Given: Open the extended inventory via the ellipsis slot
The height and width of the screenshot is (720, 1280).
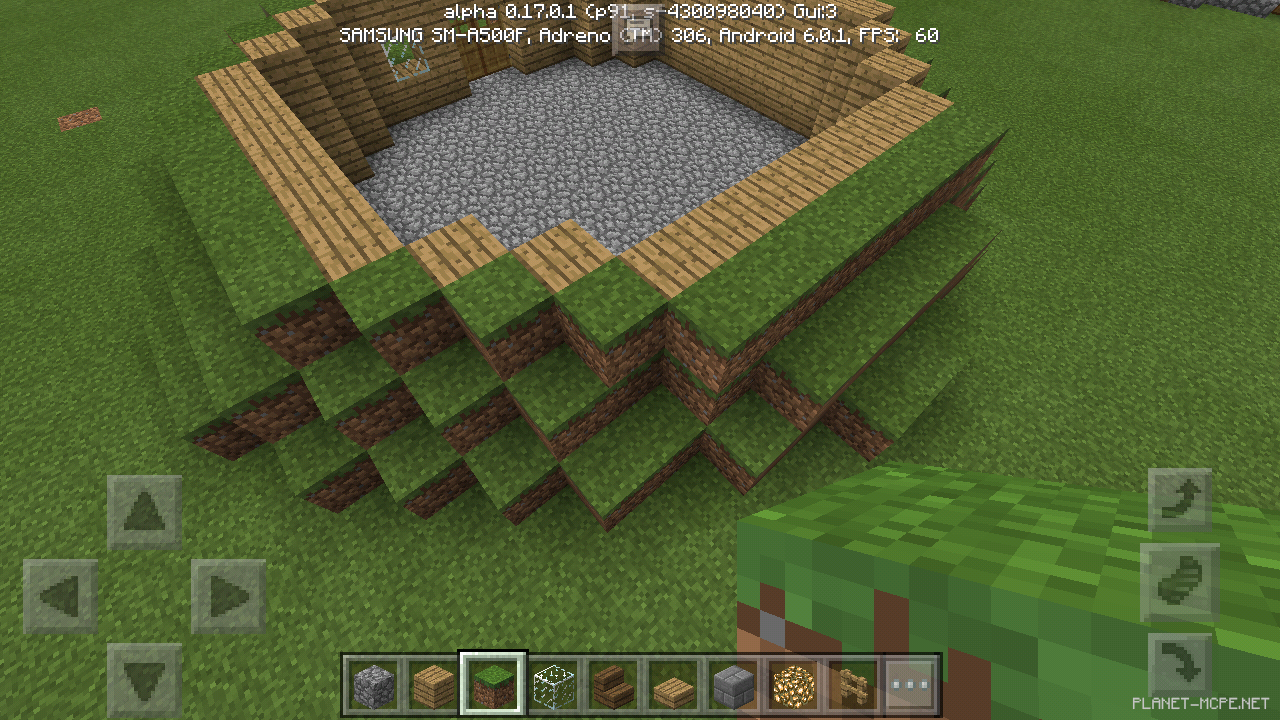Looking at the screenshot, I should click(x=912, y=685).
